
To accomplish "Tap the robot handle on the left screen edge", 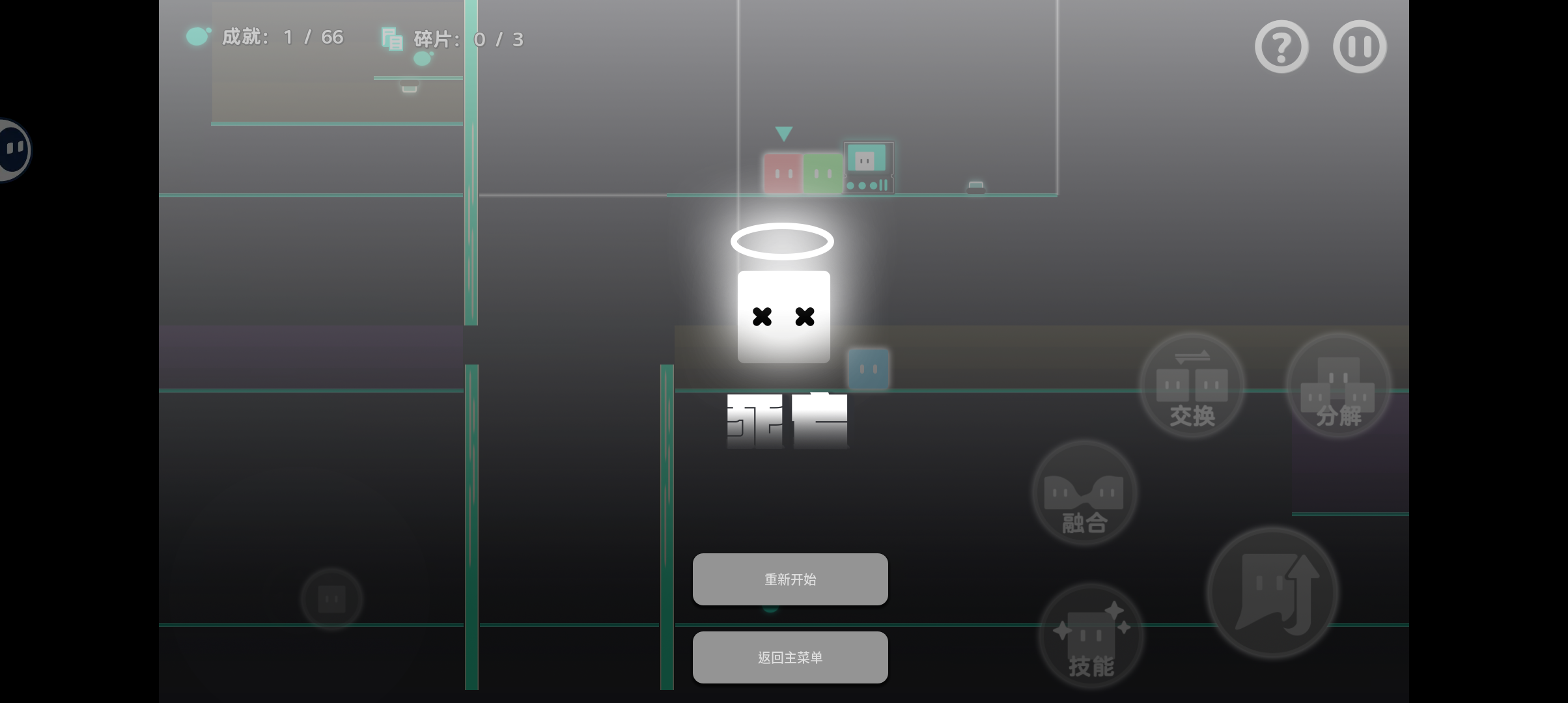I will pos(12,150).
